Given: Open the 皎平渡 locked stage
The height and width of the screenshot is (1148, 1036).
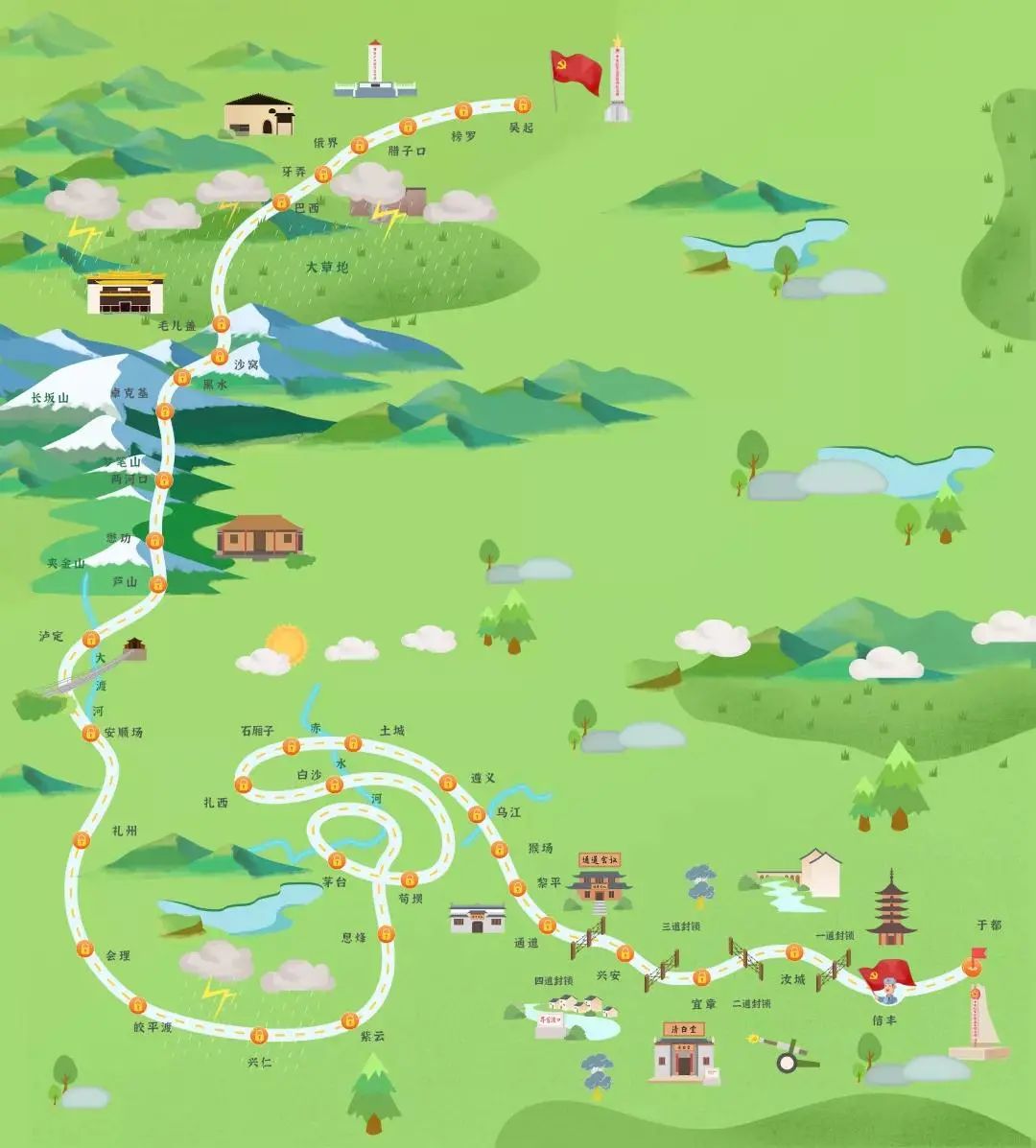Looking at the screenshot, I should pyautogui.click(x=137, y=1005).
